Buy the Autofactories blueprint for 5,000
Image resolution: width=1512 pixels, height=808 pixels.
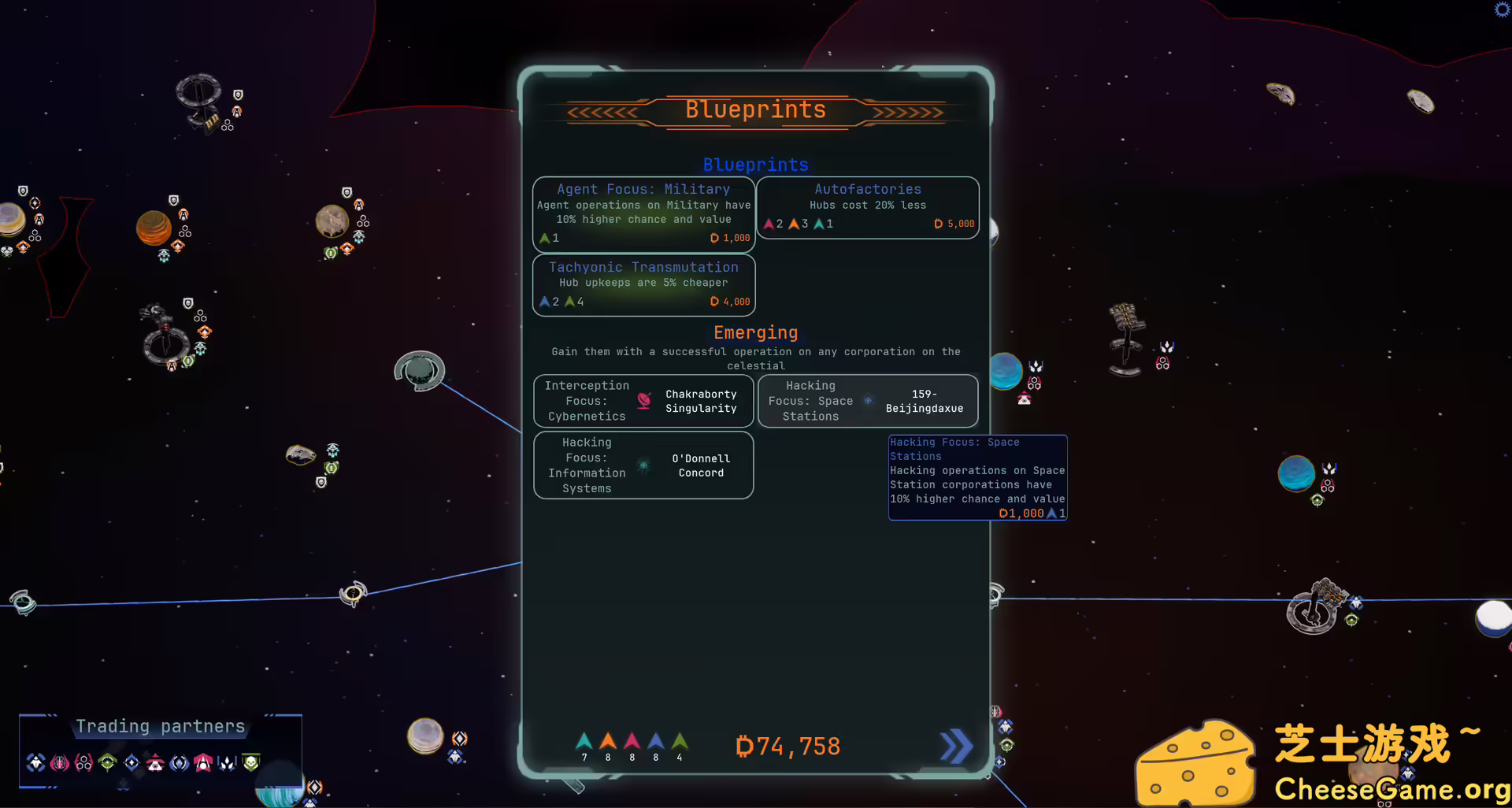click(x=868, y=207)
